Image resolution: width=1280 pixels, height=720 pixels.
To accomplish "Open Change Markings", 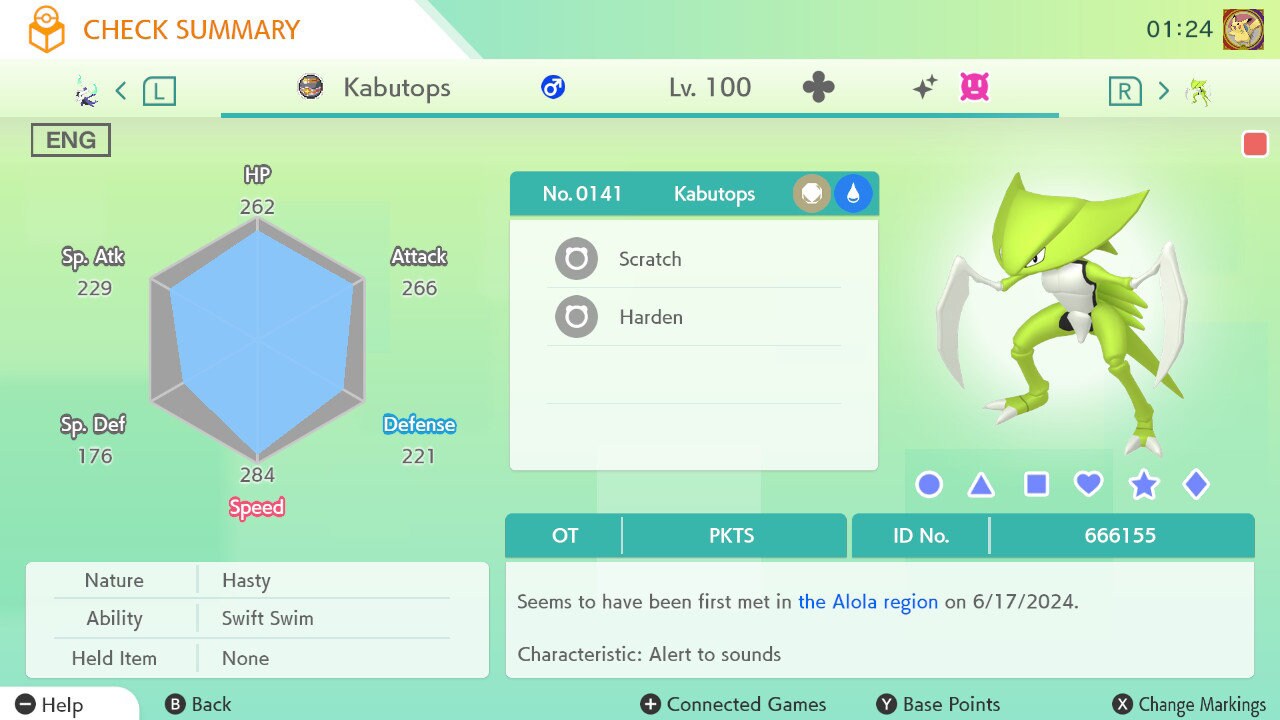I will tap(1190, 704).
